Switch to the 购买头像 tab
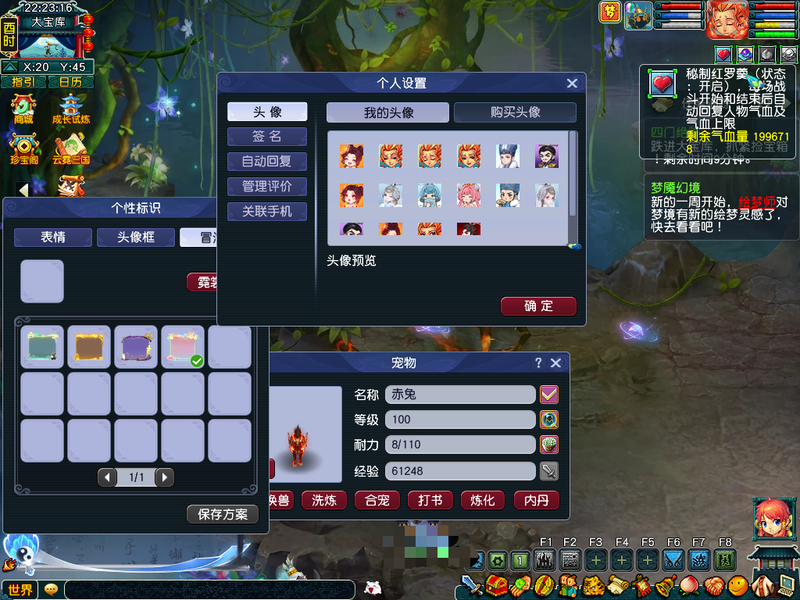 tap(515, 113)
